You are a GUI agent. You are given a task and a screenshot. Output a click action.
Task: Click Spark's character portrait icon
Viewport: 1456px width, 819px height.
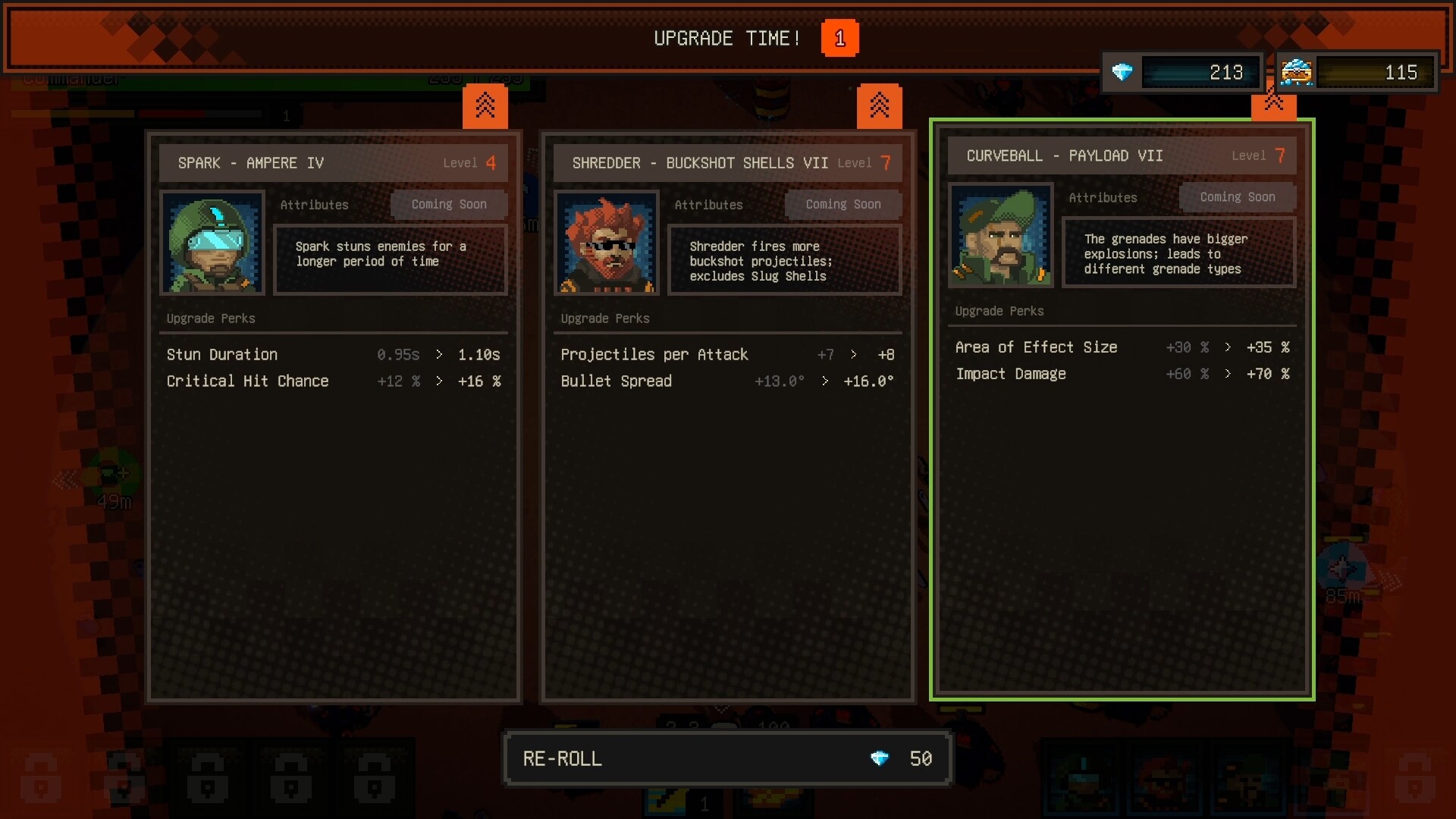point(212,243)
